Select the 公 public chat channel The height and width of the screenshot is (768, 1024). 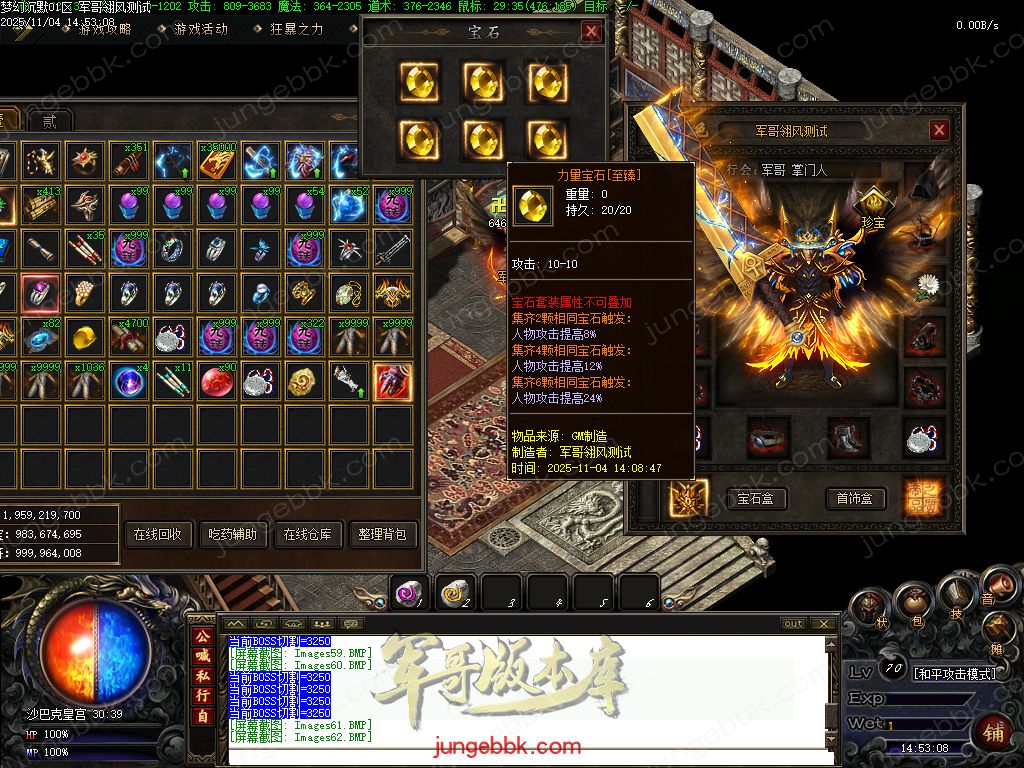tap(202, 636)
